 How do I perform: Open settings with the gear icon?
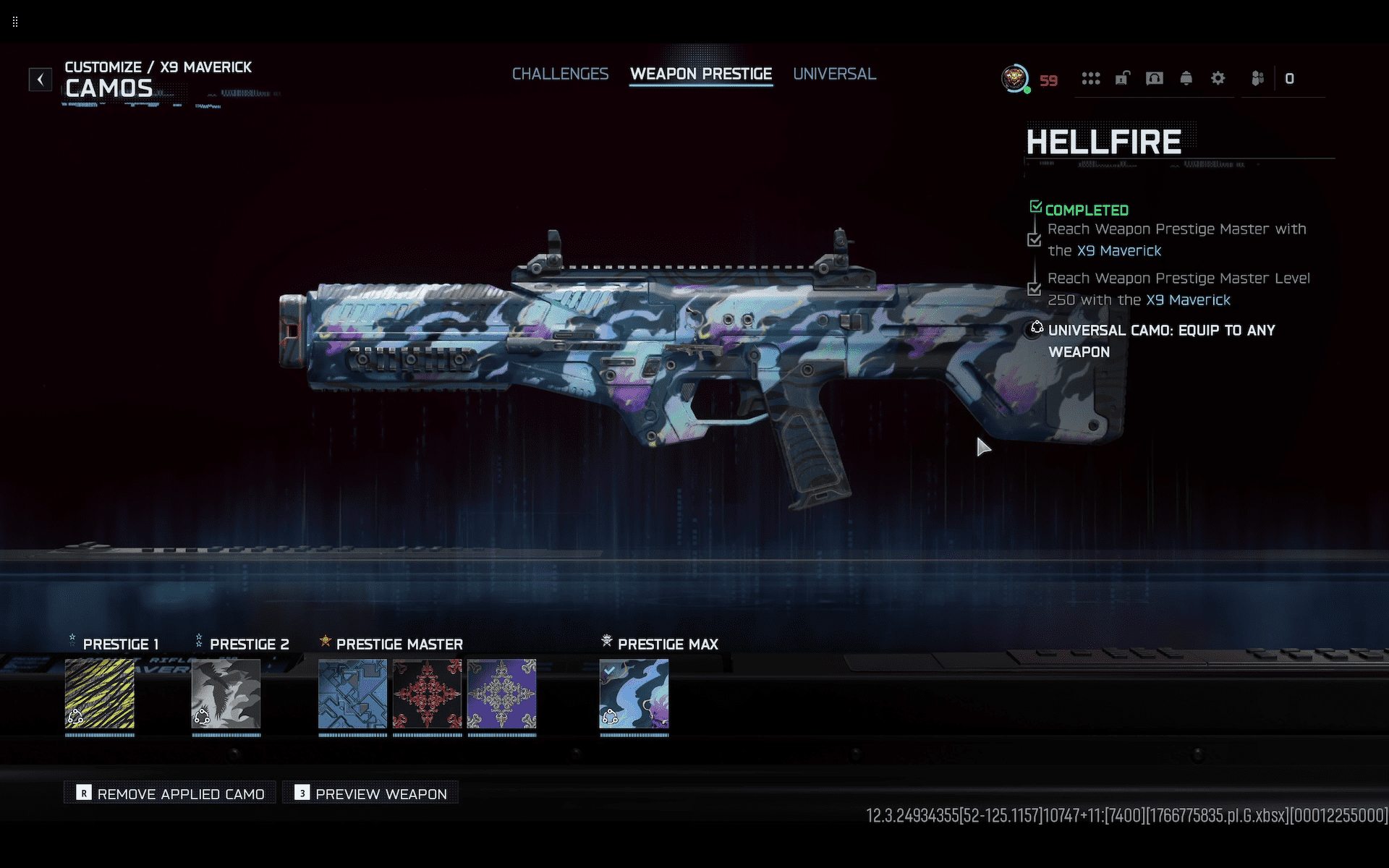(1218, 78)
